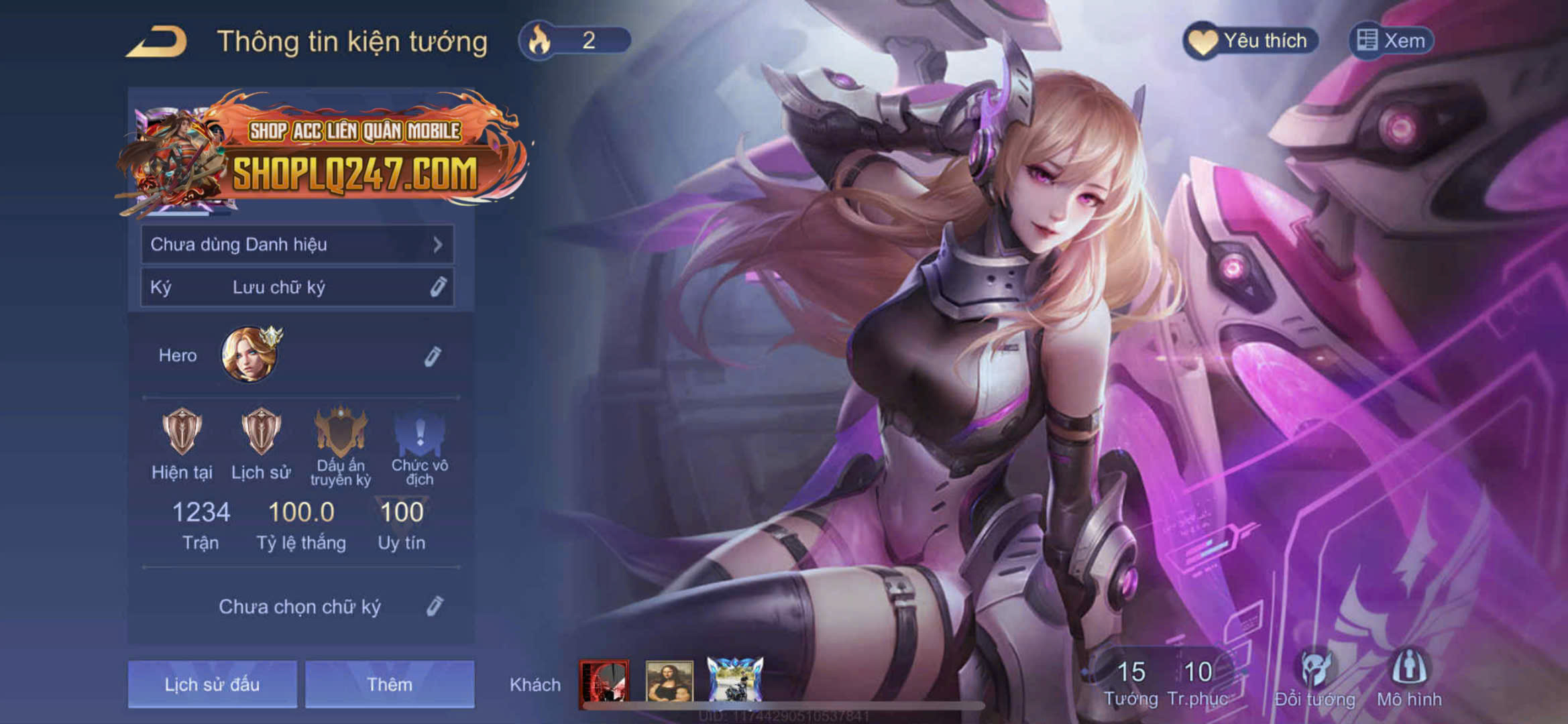This screenshot has height=724, width=1568.
Task: Open the Mô hình model view
Action: (1409, 678)
